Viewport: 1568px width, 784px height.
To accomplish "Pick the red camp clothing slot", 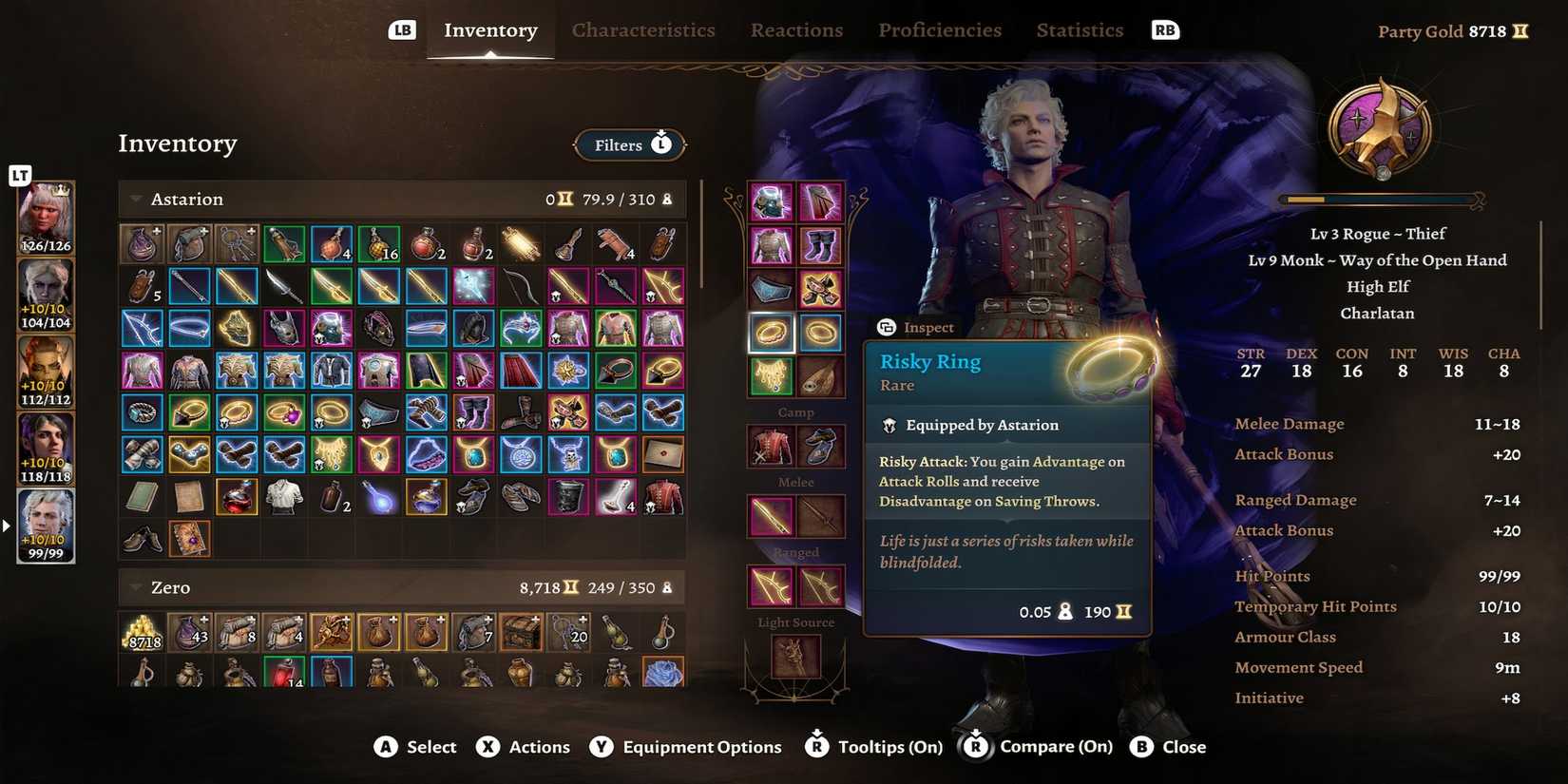I will 771,447.
